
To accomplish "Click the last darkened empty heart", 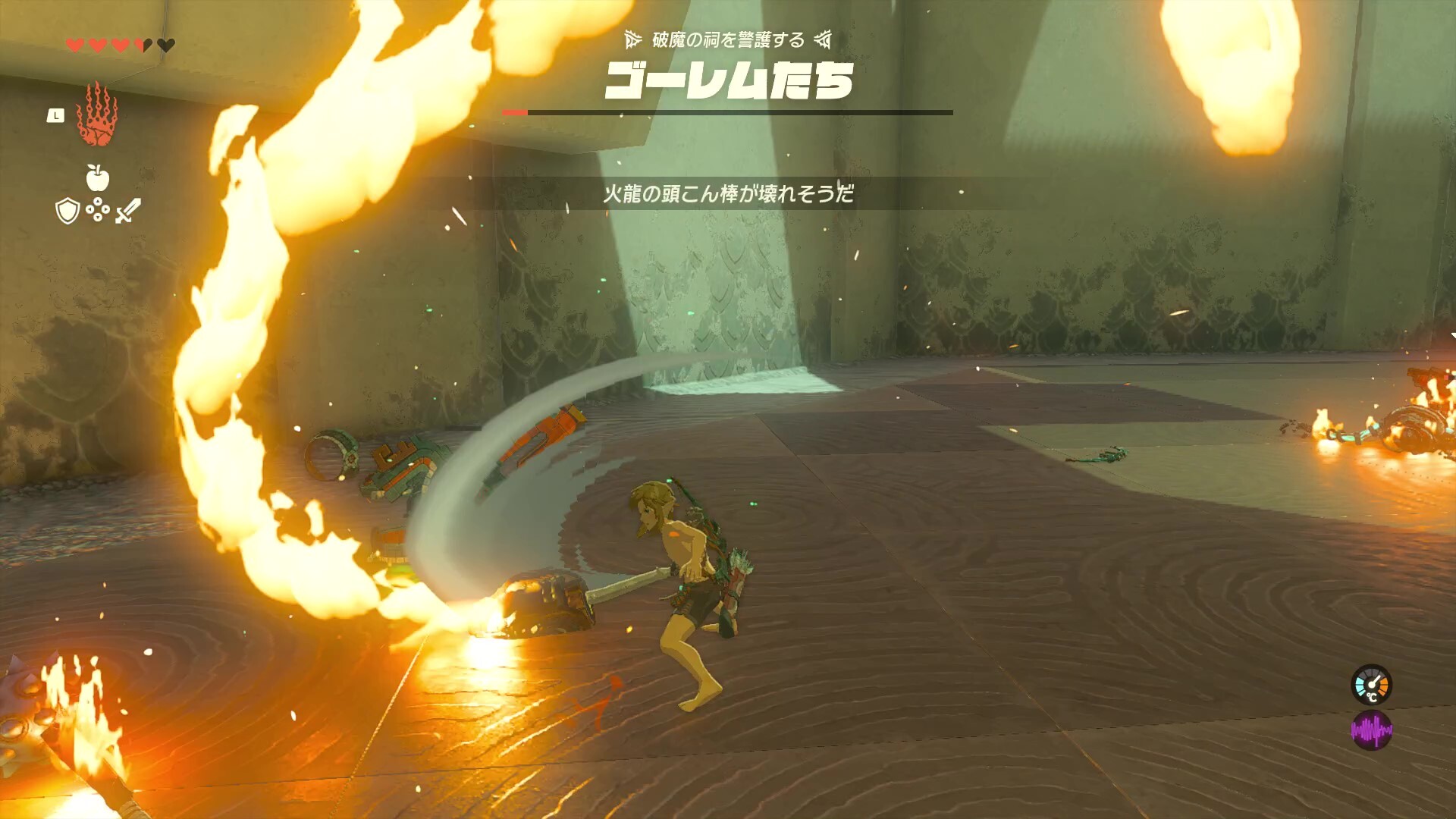I will coord(165,45).
